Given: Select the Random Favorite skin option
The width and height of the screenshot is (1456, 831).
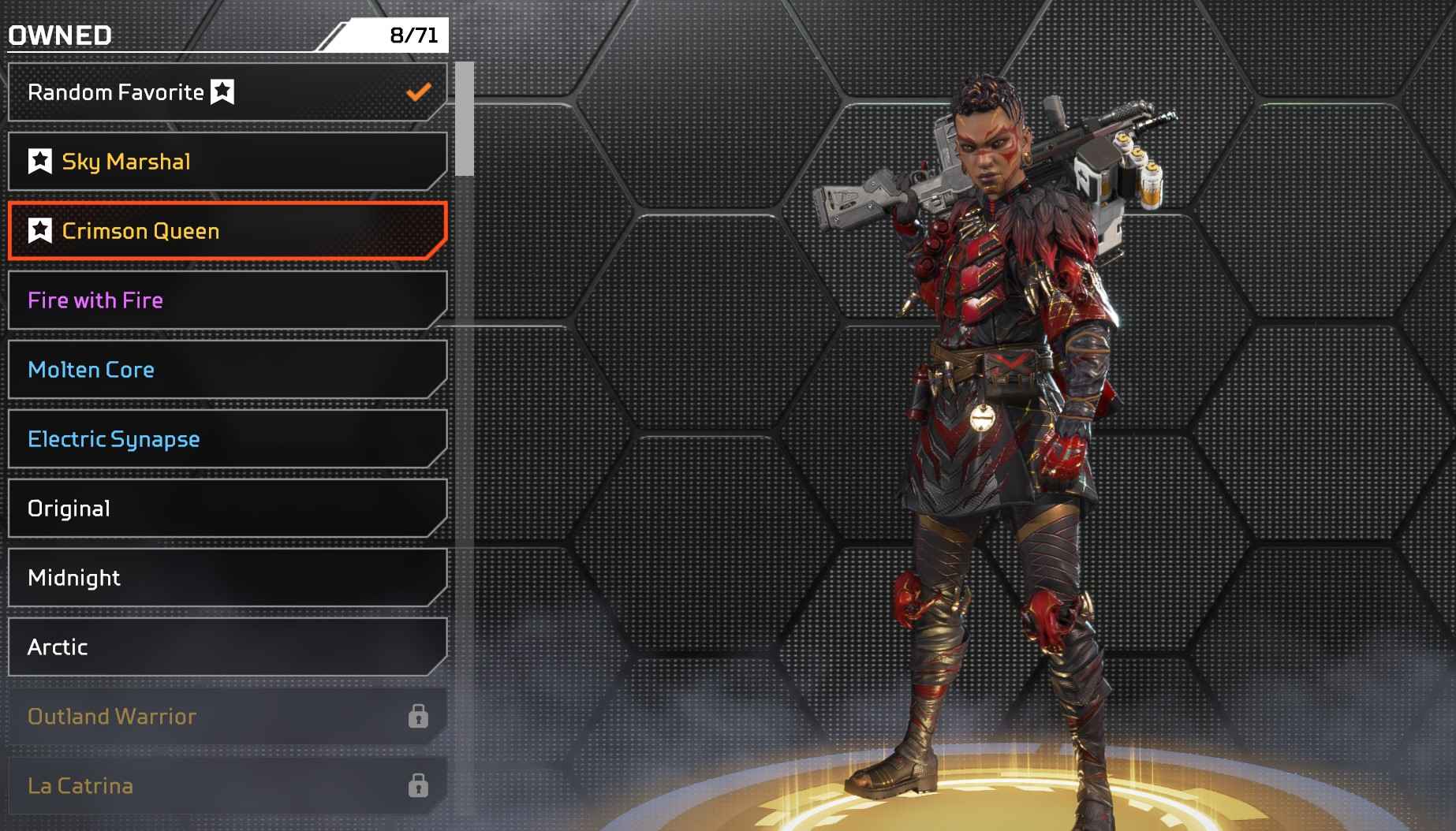Looking at the screenshot, I should click(x=227, y=92).
